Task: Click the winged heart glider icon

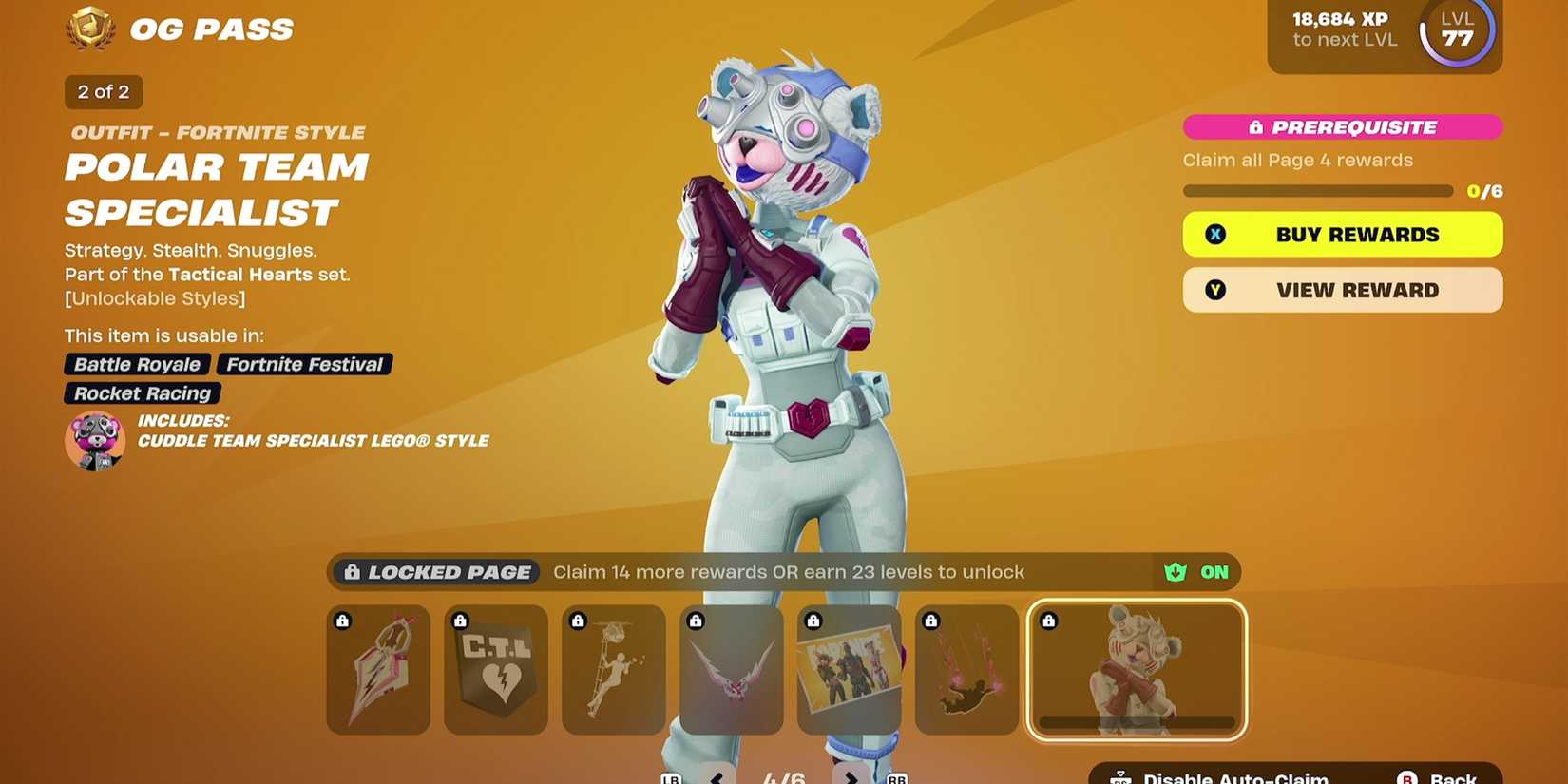Action: pos(731,670)
